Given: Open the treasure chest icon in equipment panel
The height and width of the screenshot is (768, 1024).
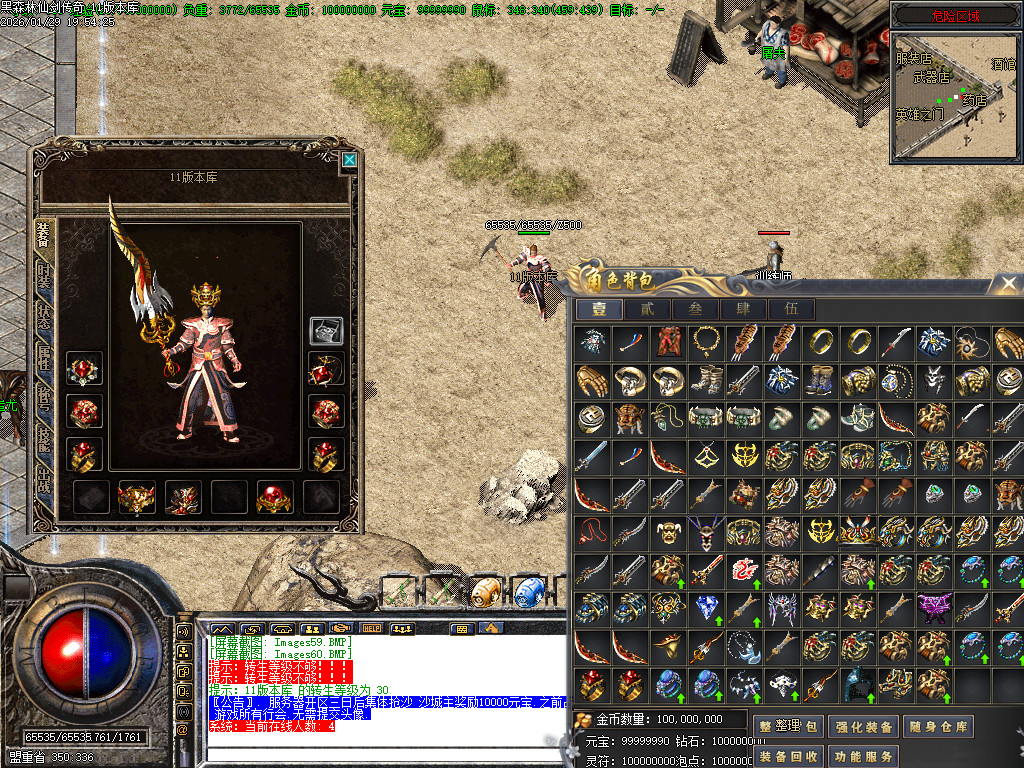Looking at the screenshot, I should (x=326, y=330).
